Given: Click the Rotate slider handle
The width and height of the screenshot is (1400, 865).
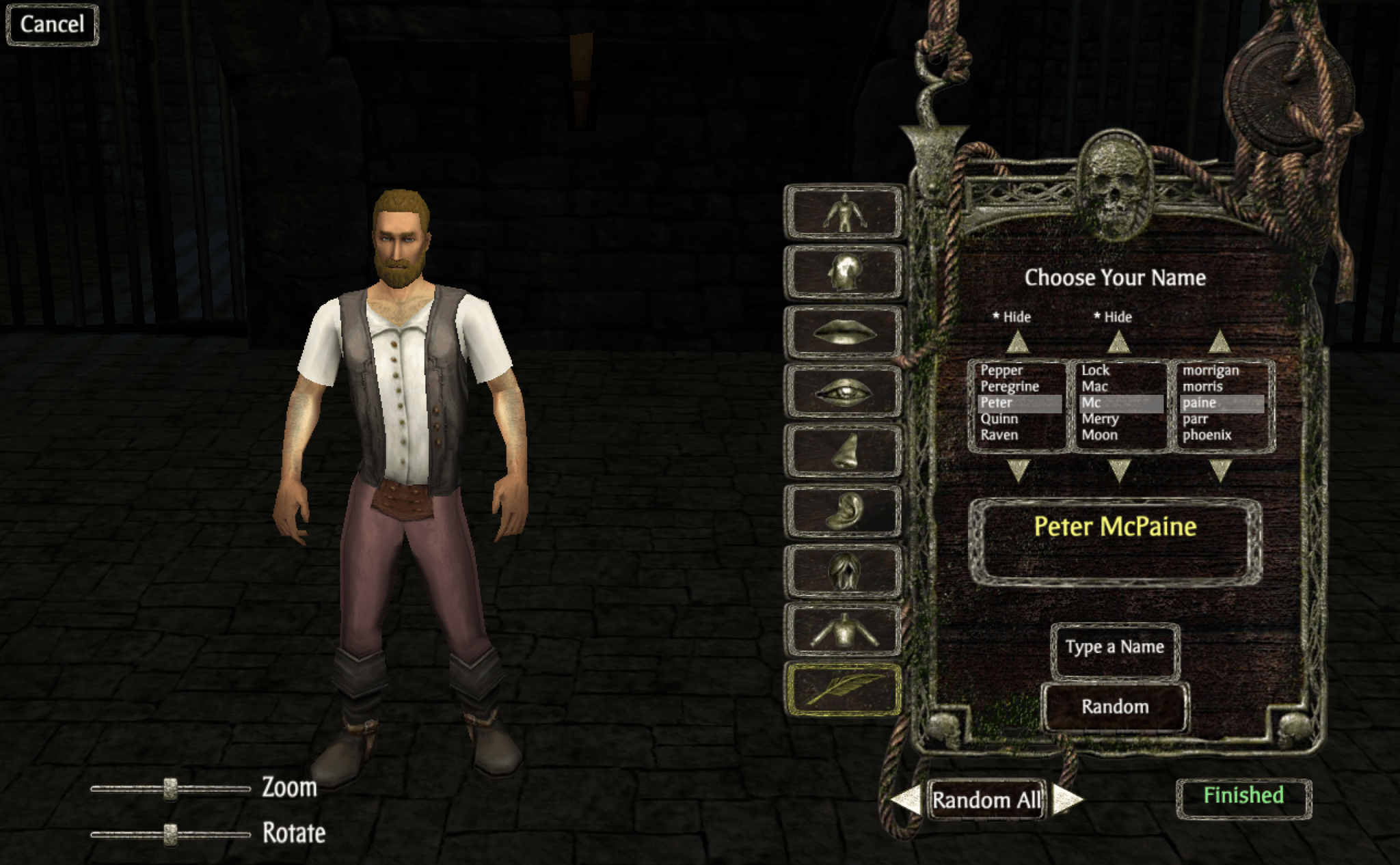Looking at the screenshot, I should coord(170,834).
